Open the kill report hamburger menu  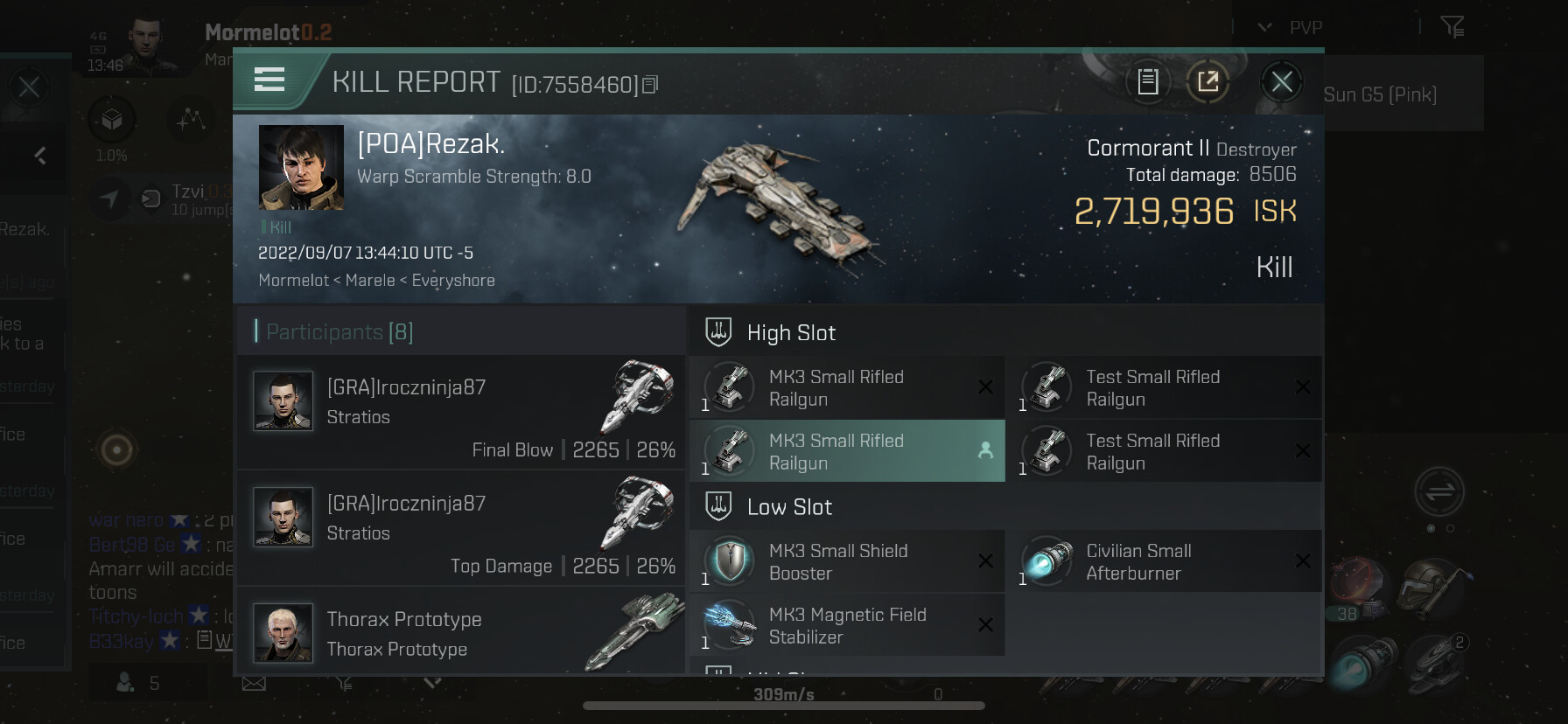(269, 80)
